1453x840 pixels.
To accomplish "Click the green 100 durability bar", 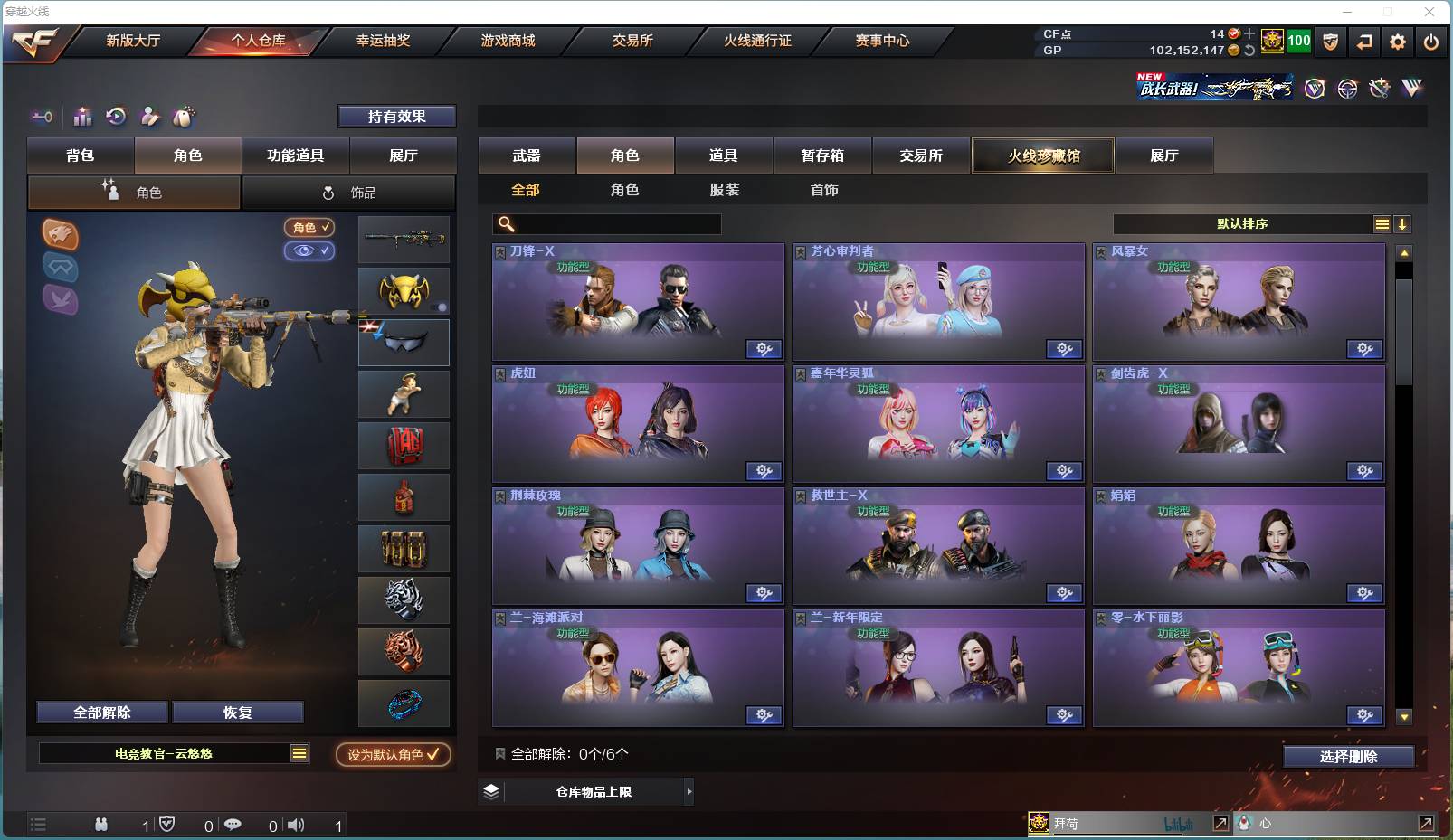I will [x=1297, y=41].
